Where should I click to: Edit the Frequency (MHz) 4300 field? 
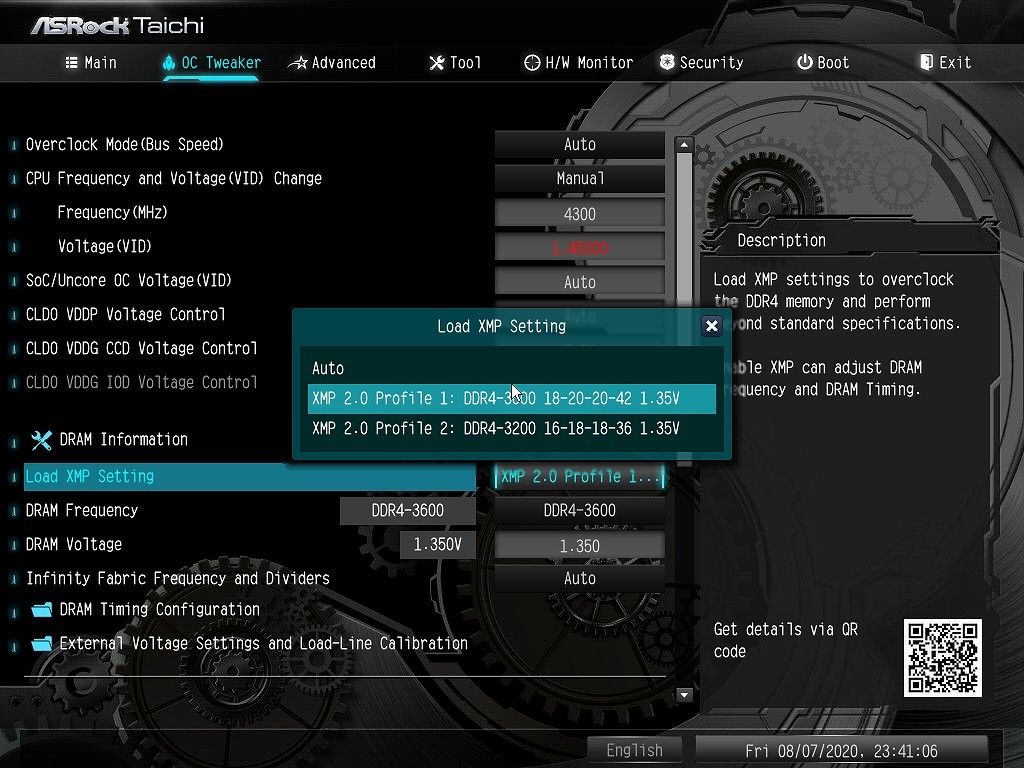coord(579,213)
